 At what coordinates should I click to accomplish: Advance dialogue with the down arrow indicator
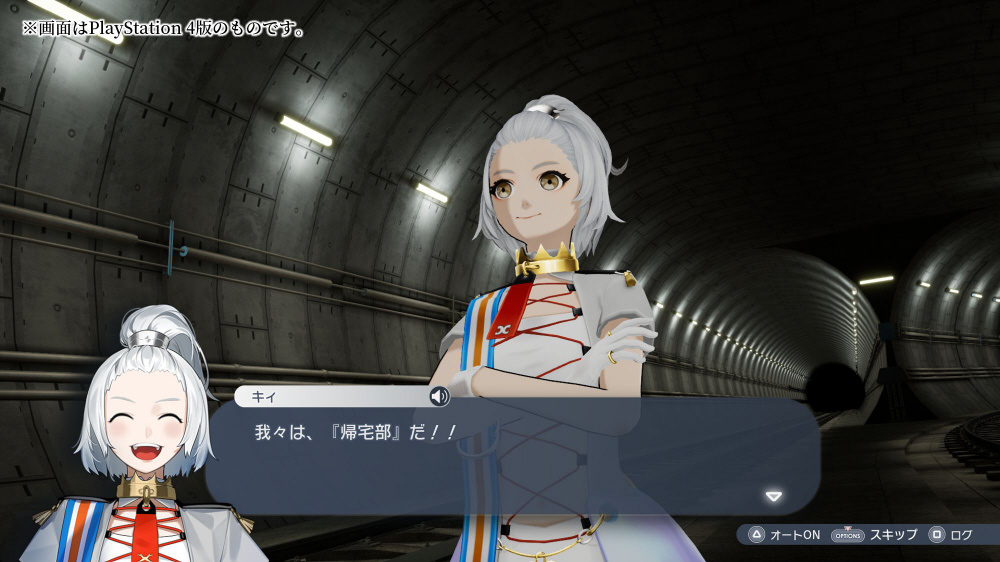(x=772, y=496)
